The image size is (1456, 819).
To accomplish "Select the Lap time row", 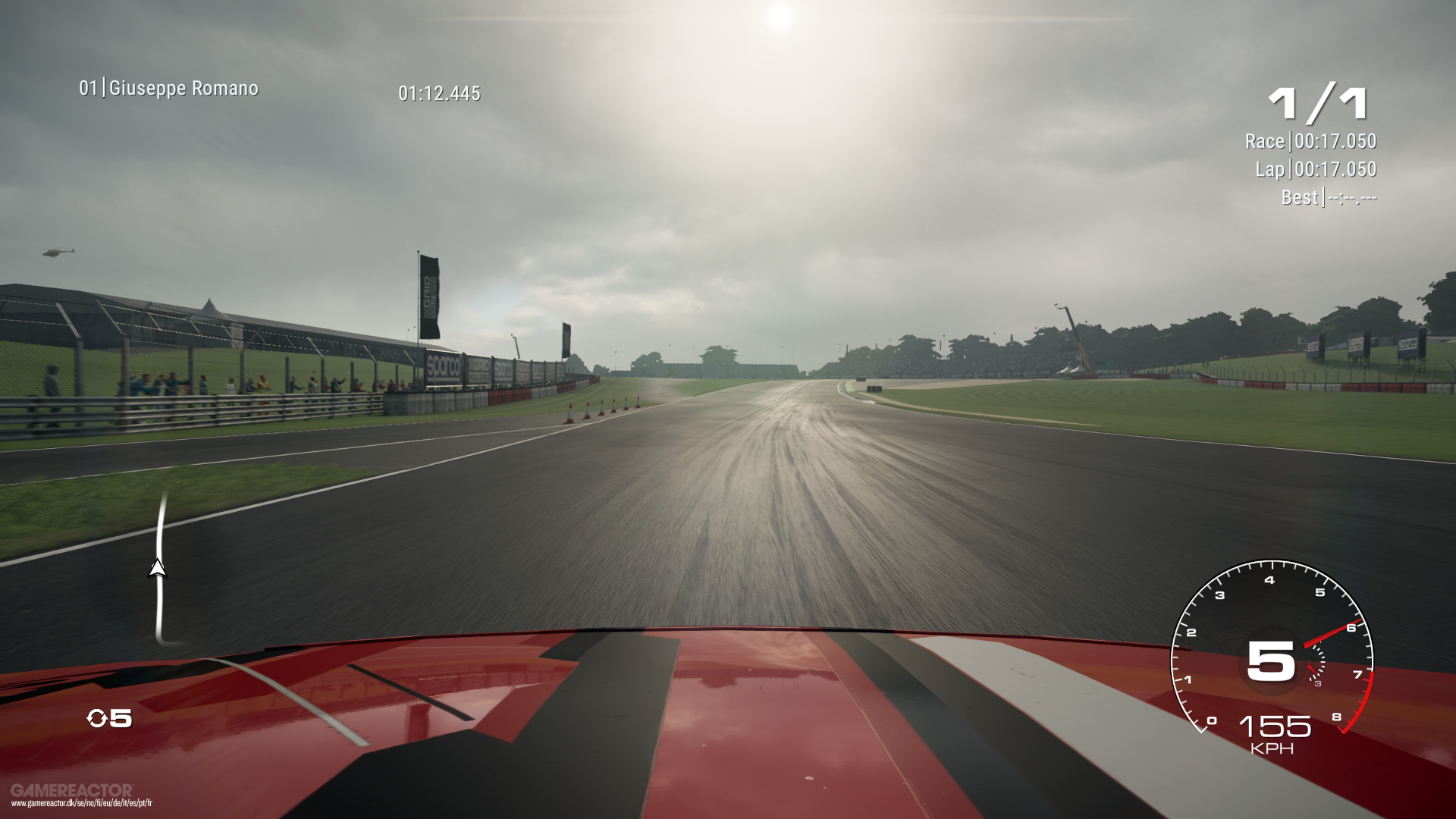I will point(1316,169).
